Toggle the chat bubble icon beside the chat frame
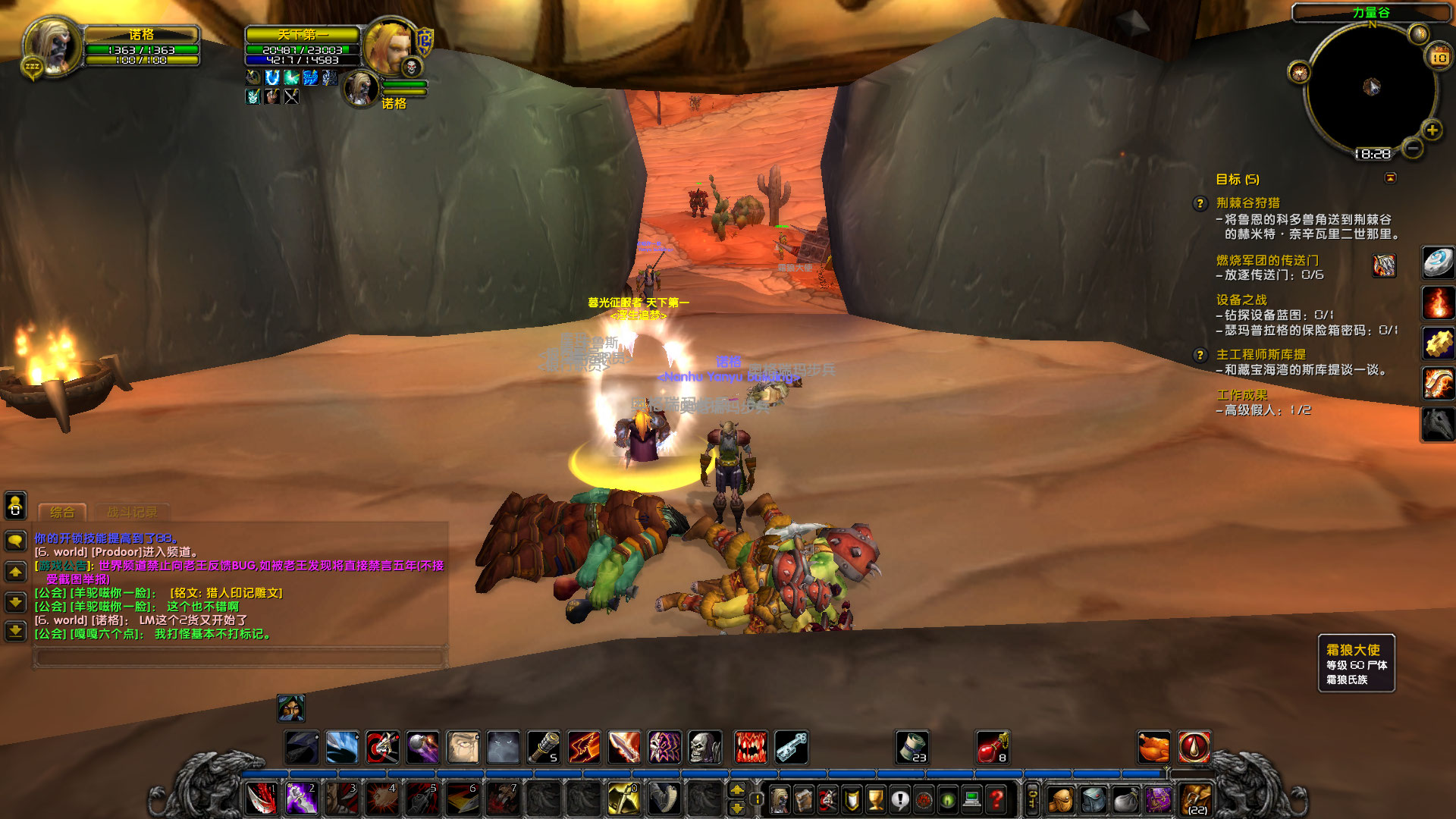The image size is (1456, 819). (14, 539)
